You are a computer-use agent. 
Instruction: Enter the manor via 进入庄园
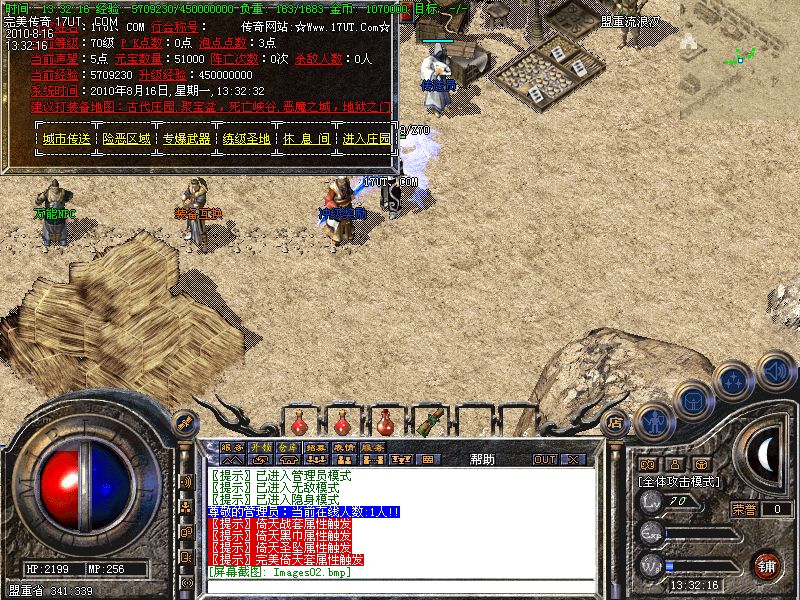[x=366, y=139]
